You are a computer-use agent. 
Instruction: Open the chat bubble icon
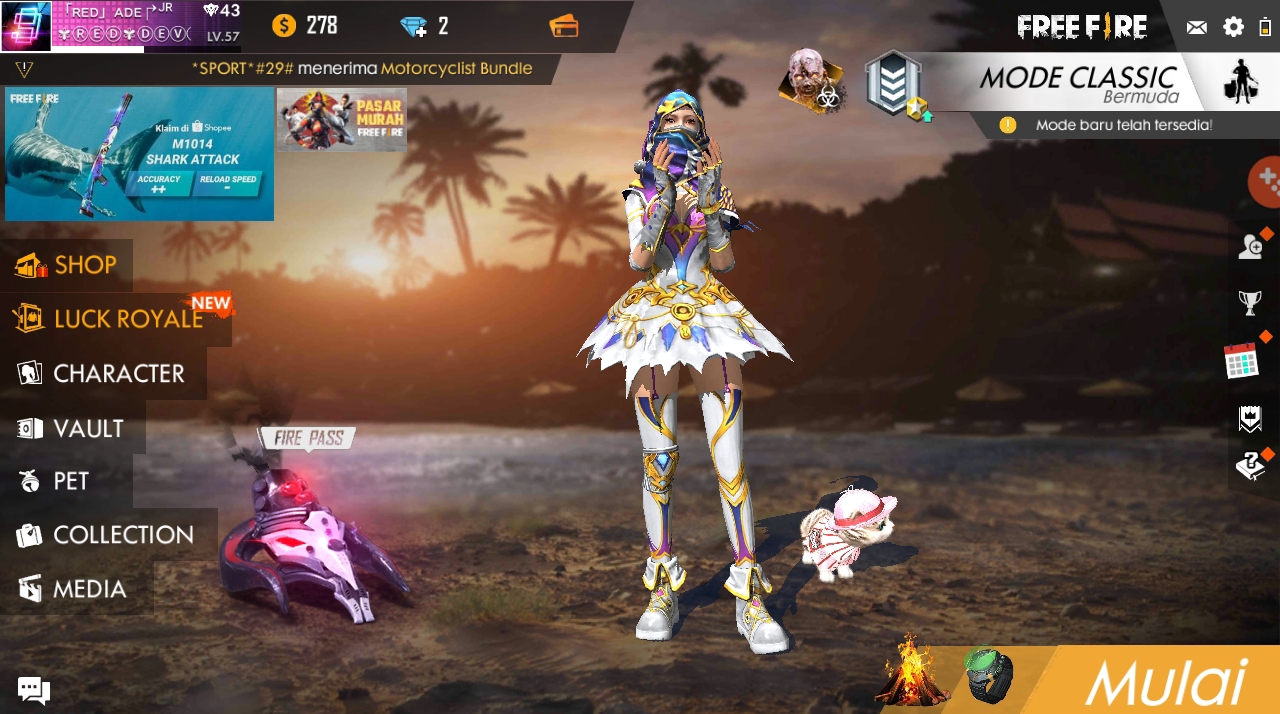coord(33,689)
